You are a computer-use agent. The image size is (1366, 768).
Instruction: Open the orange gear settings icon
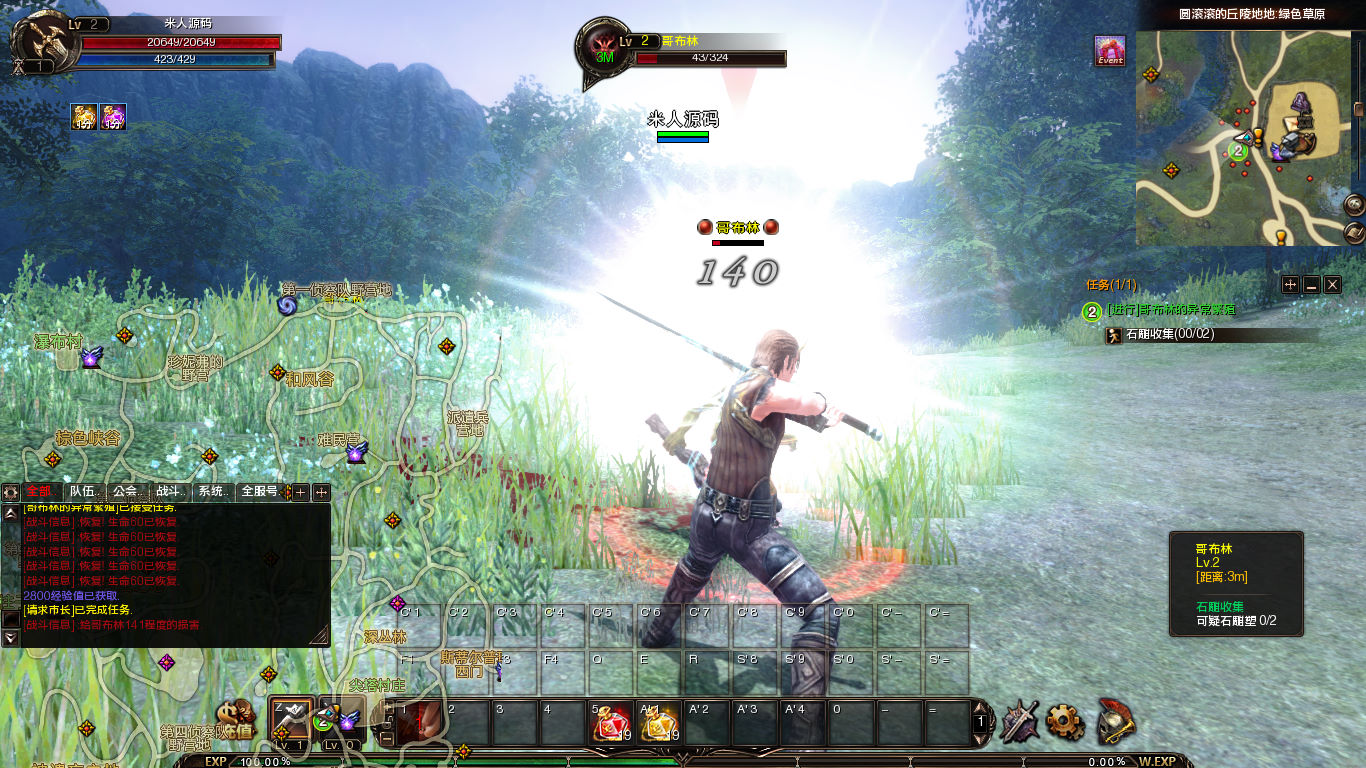click(1065, 721)
